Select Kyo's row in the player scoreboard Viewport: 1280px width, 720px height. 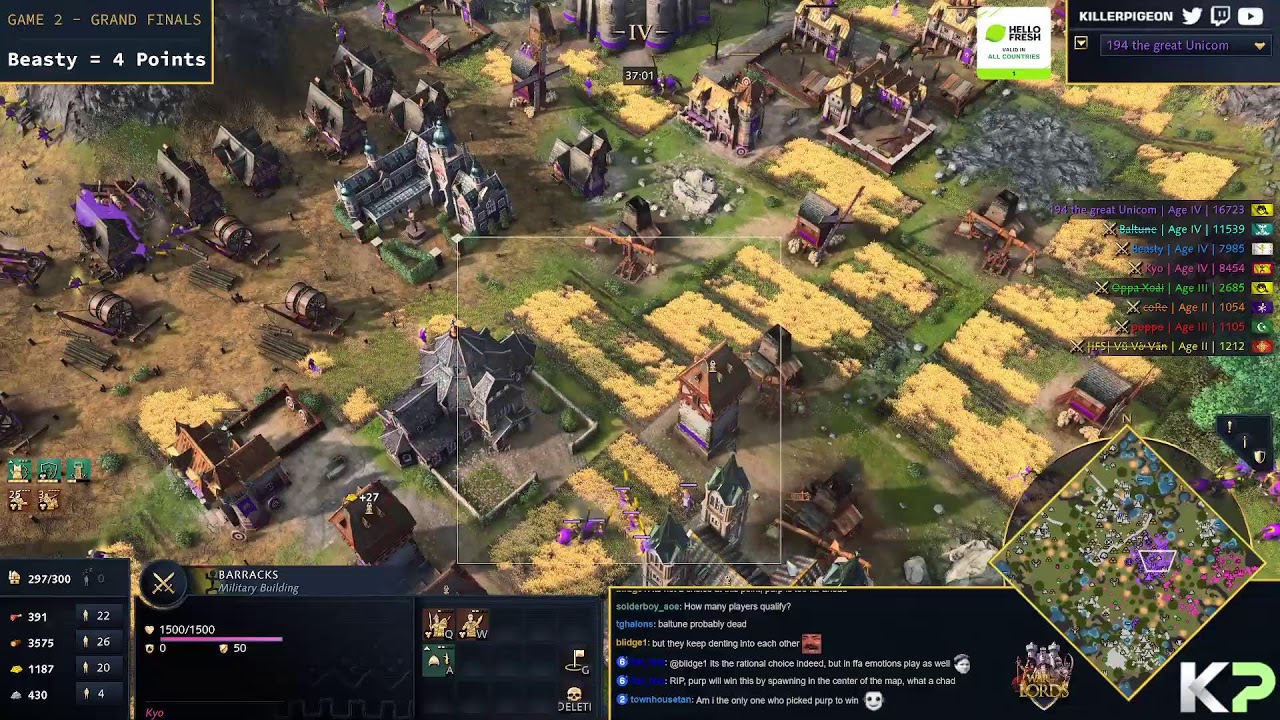coord(1195,268)
